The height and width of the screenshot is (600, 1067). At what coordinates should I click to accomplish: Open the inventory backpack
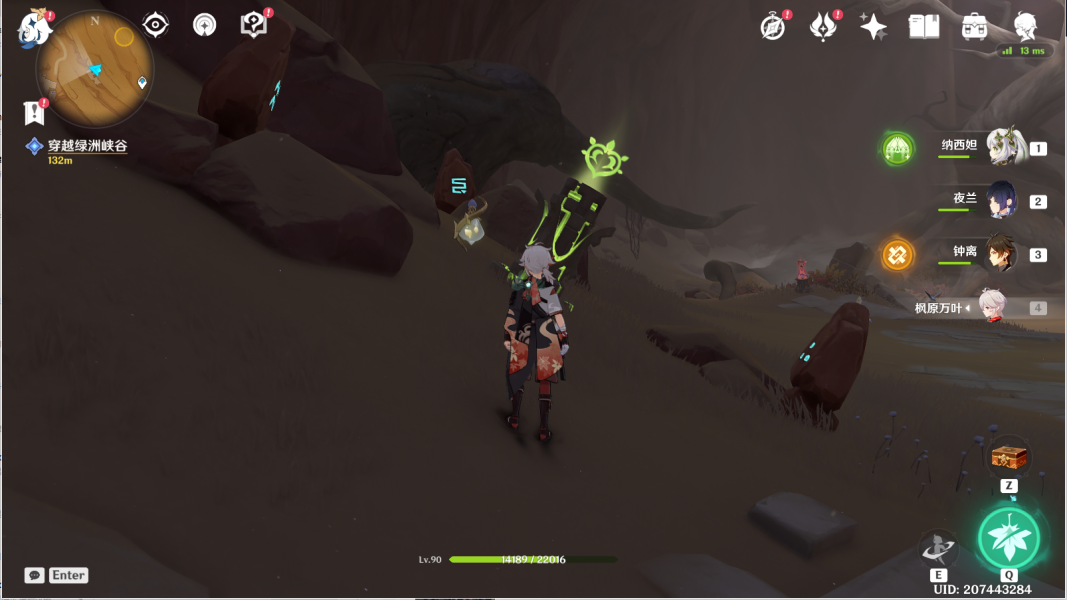point(974,27)
